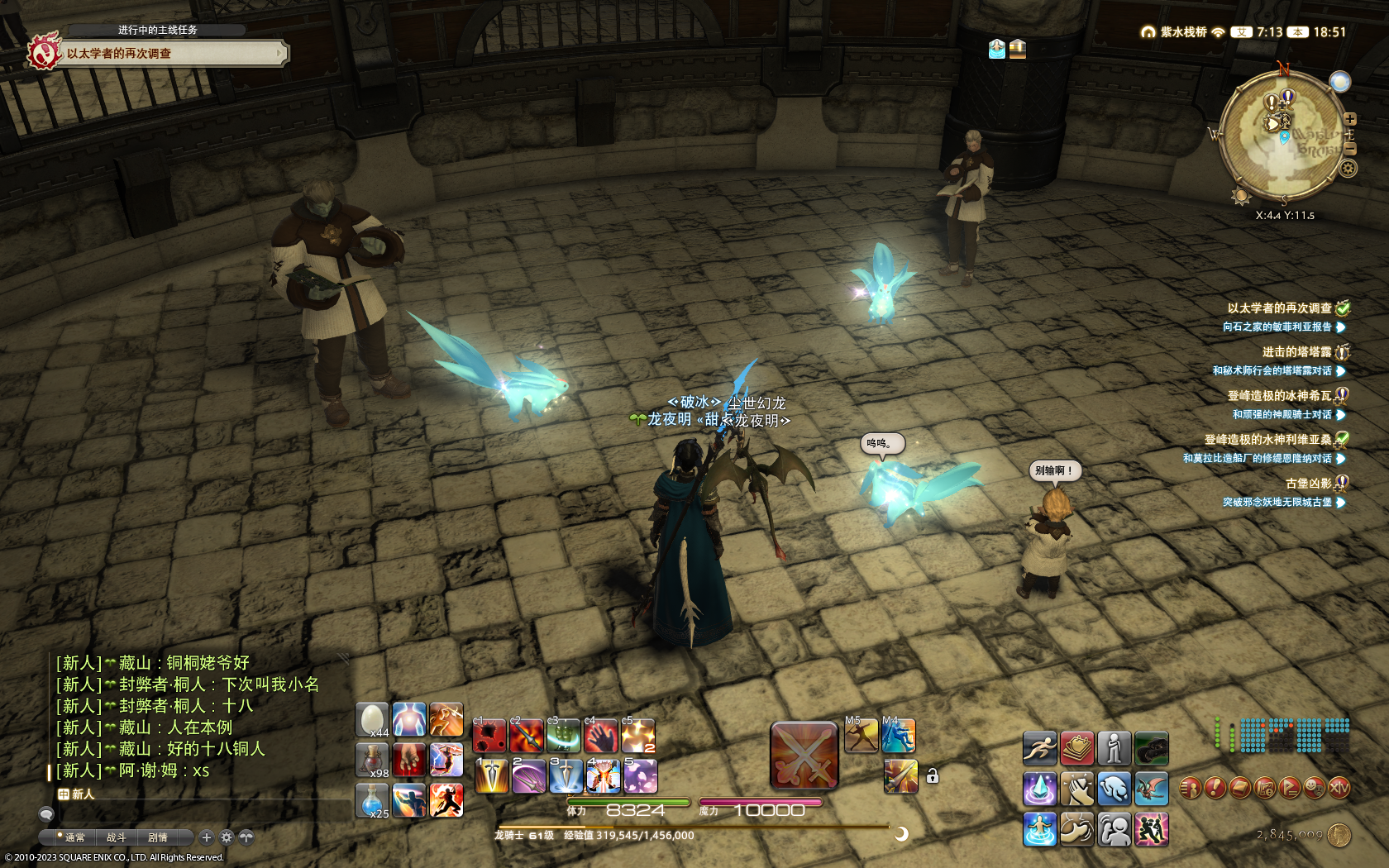
Task: Use the teleport crystal icon
Action: coord(1039,789)
